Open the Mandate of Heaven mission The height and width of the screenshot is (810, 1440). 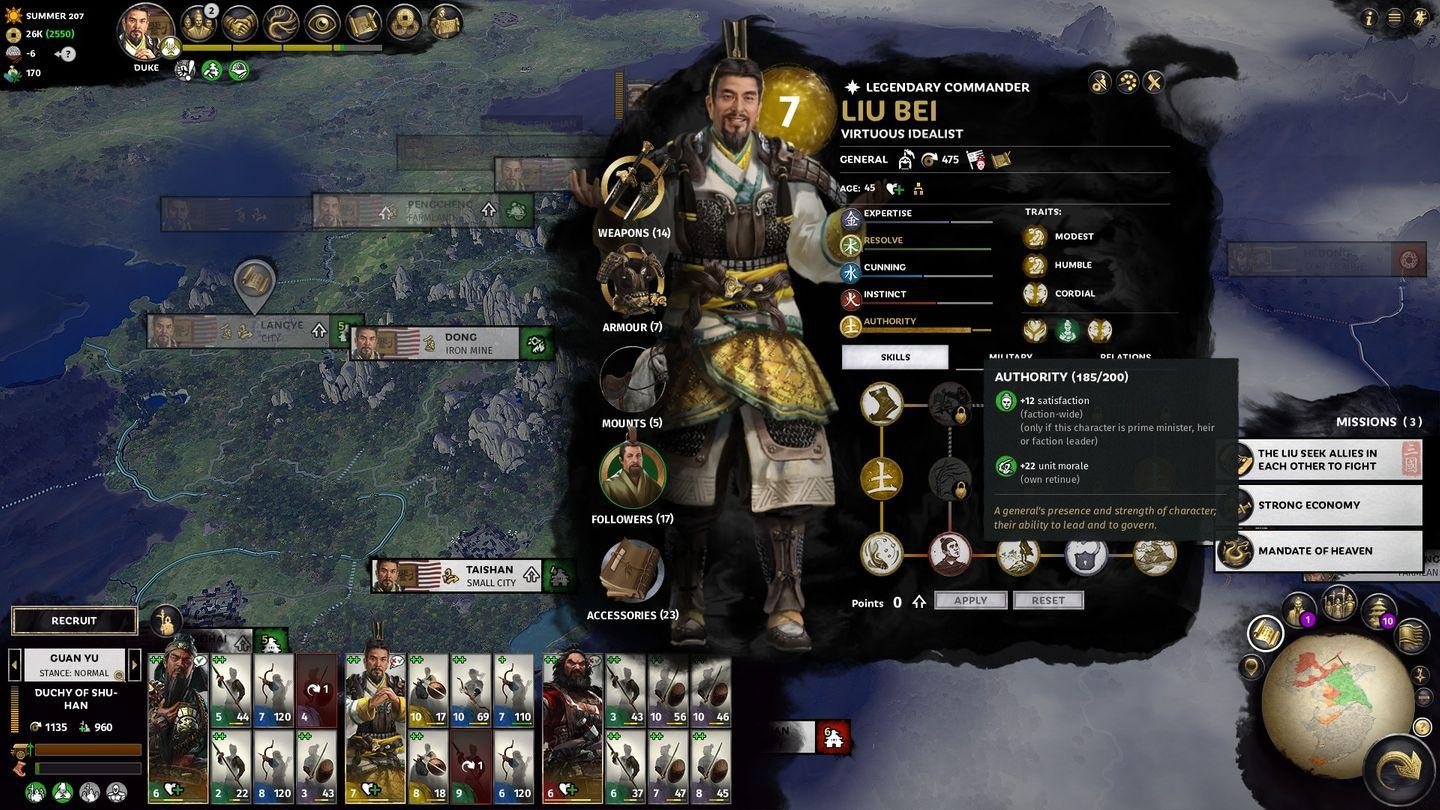tap(1320, 551)
